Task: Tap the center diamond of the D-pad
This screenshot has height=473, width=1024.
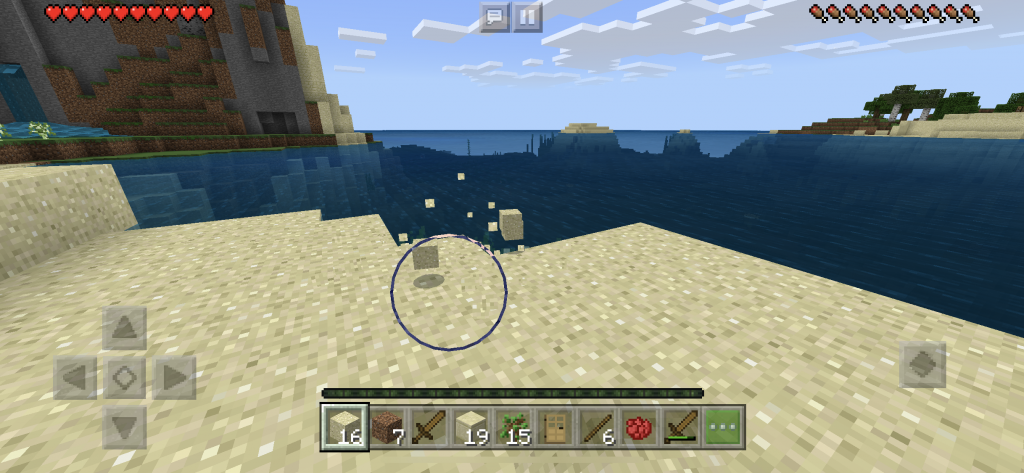Action: point(124,378)
